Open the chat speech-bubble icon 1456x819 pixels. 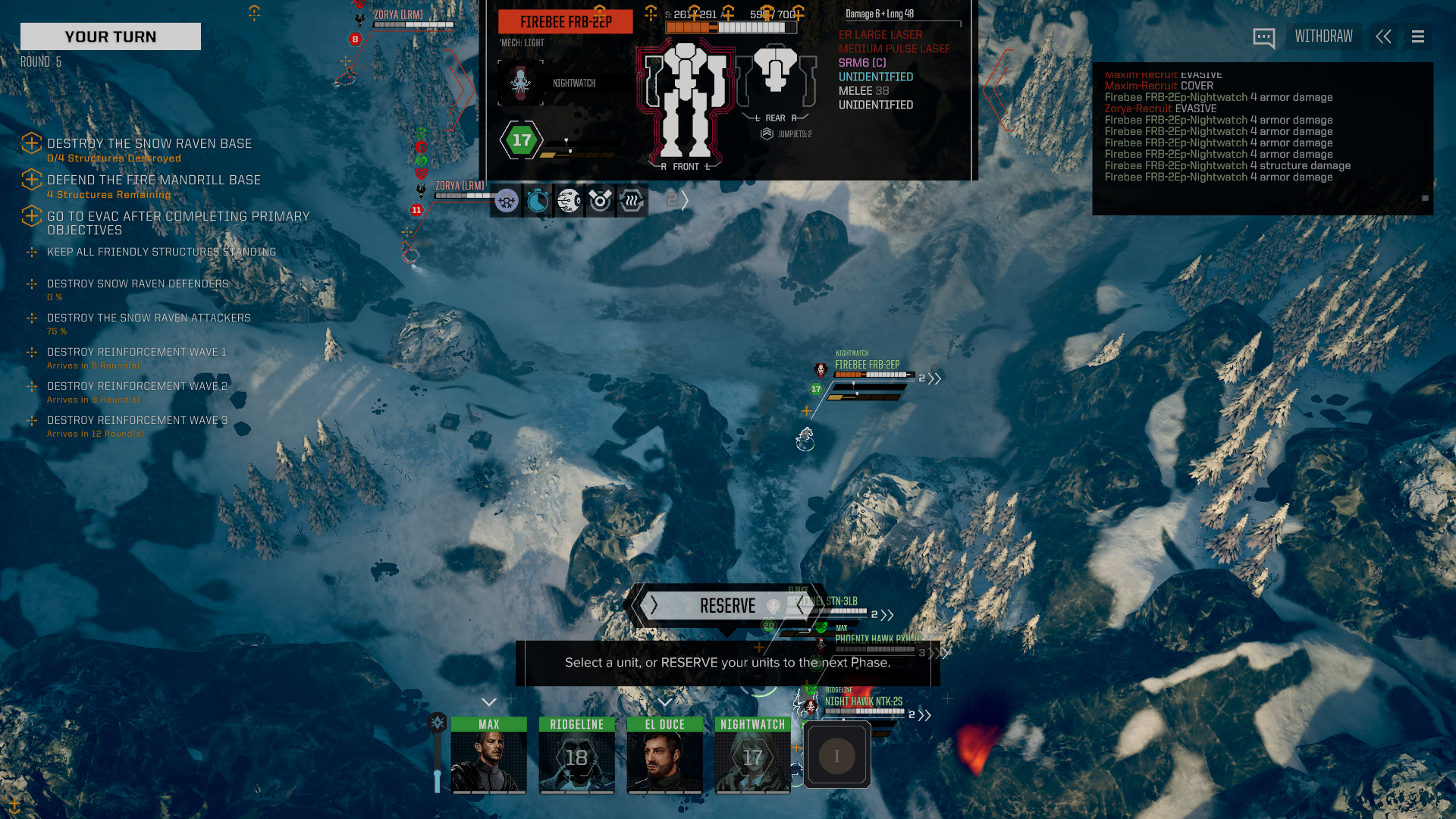1263,37
